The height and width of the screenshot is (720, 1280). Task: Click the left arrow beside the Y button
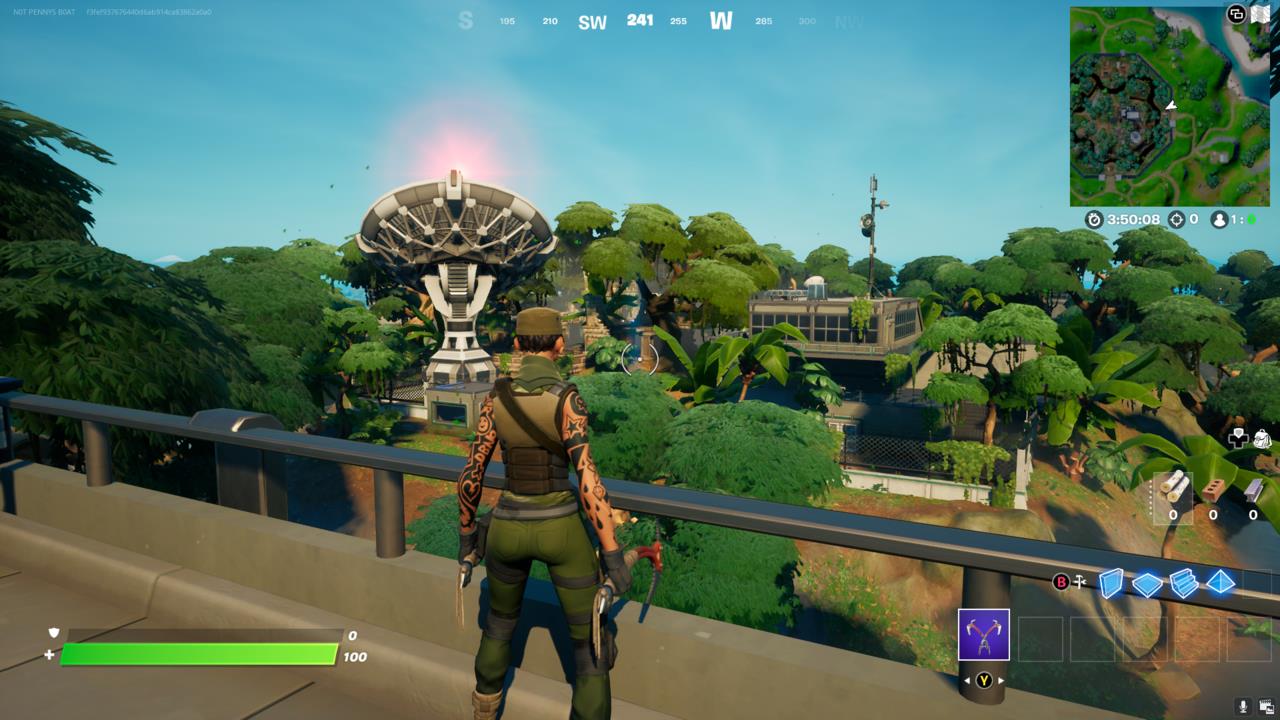point(968,680)
